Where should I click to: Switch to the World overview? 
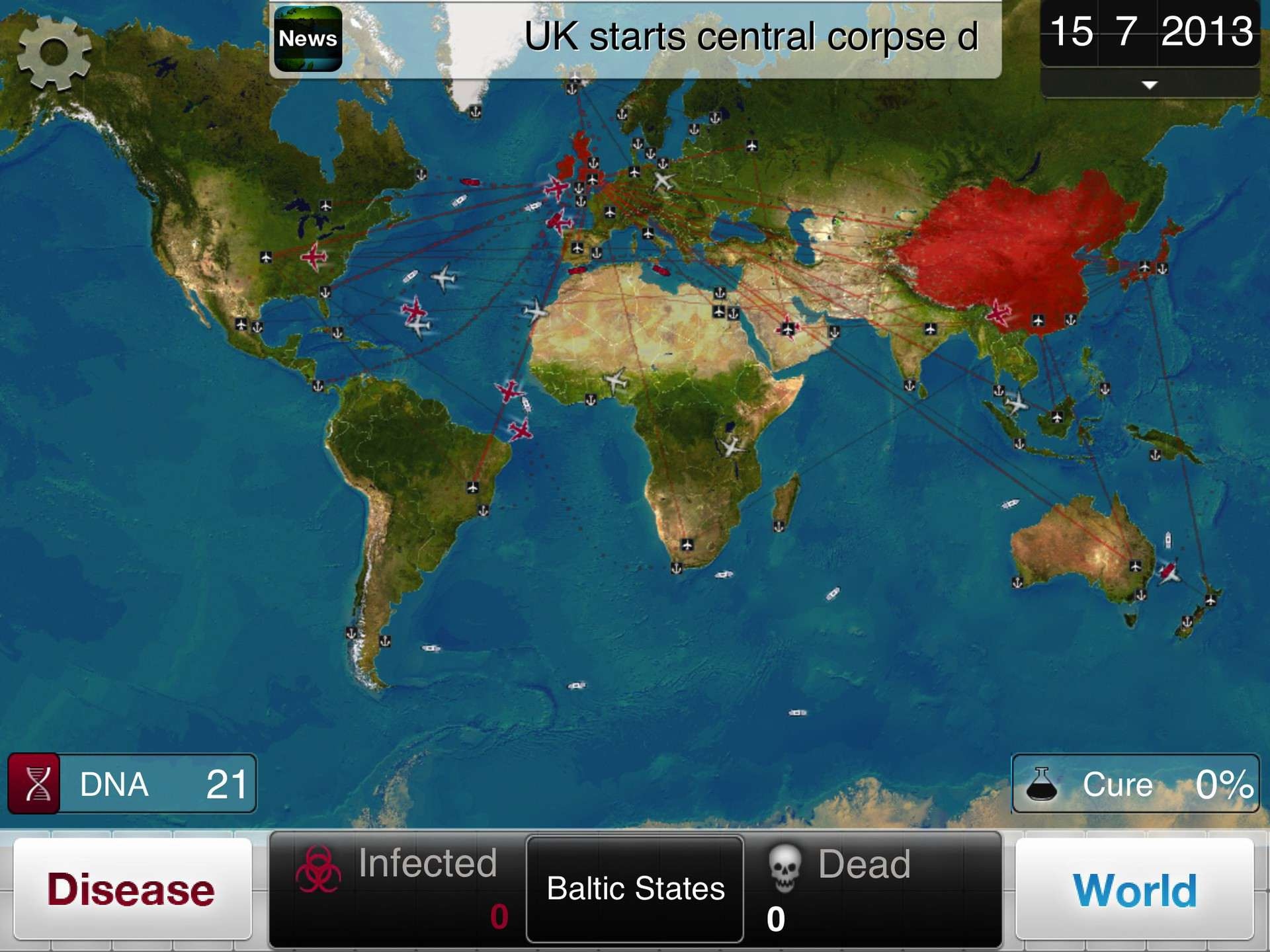[x=1134, y=889]
